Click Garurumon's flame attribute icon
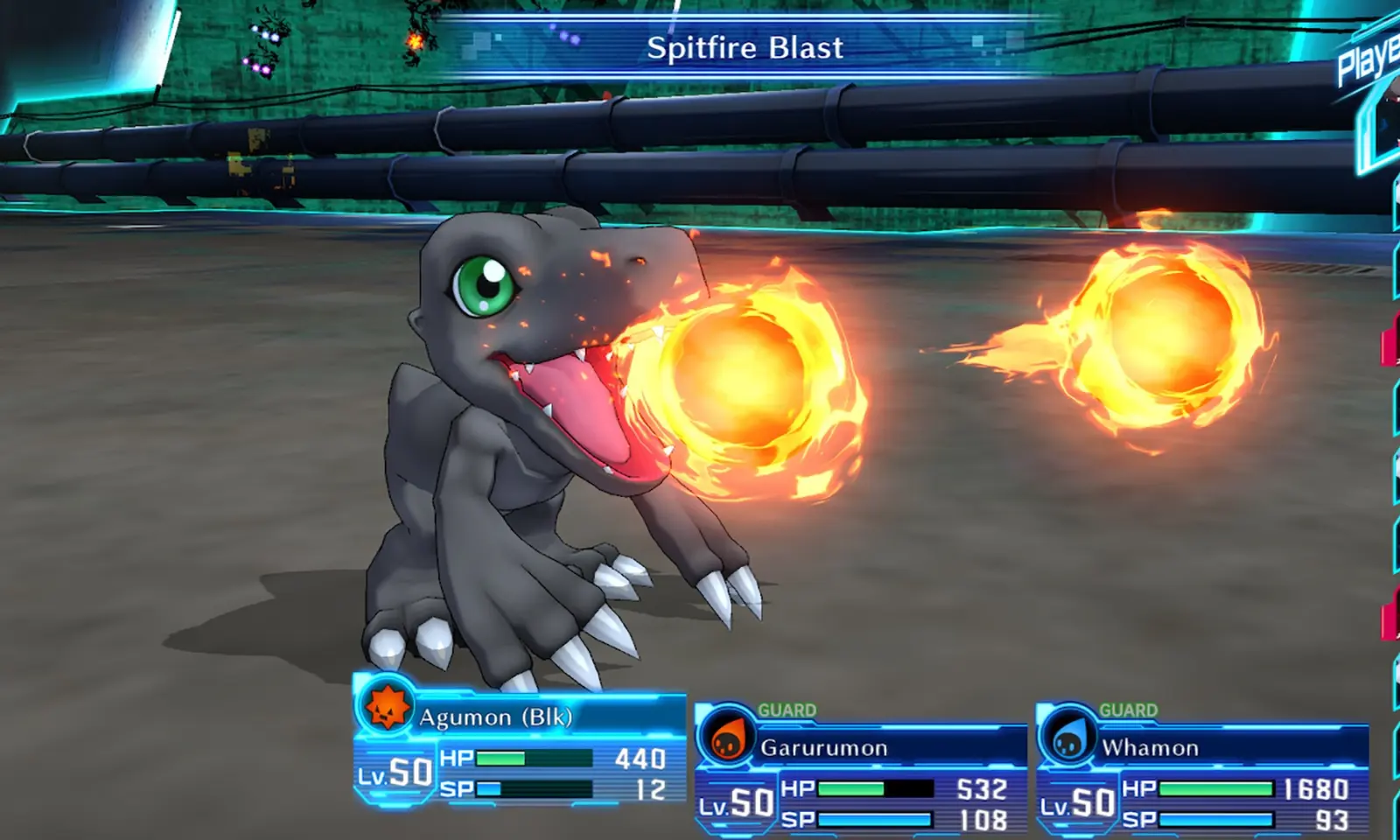The image size is (1400, 840). coord(726,737)
